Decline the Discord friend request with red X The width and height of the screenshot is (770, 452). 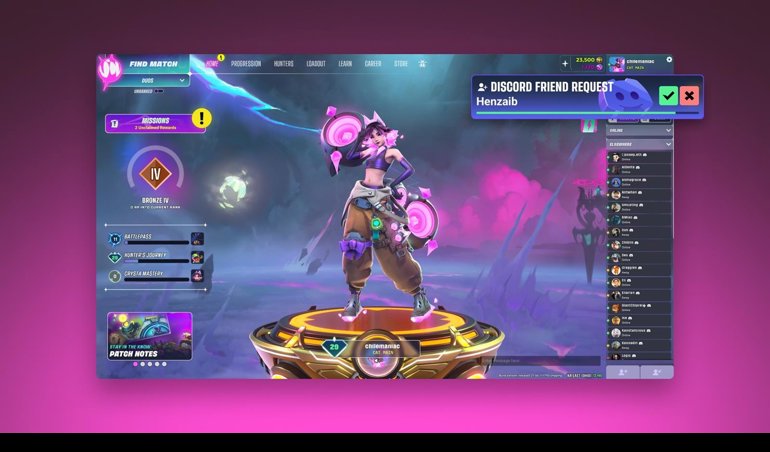click(689, 95)
